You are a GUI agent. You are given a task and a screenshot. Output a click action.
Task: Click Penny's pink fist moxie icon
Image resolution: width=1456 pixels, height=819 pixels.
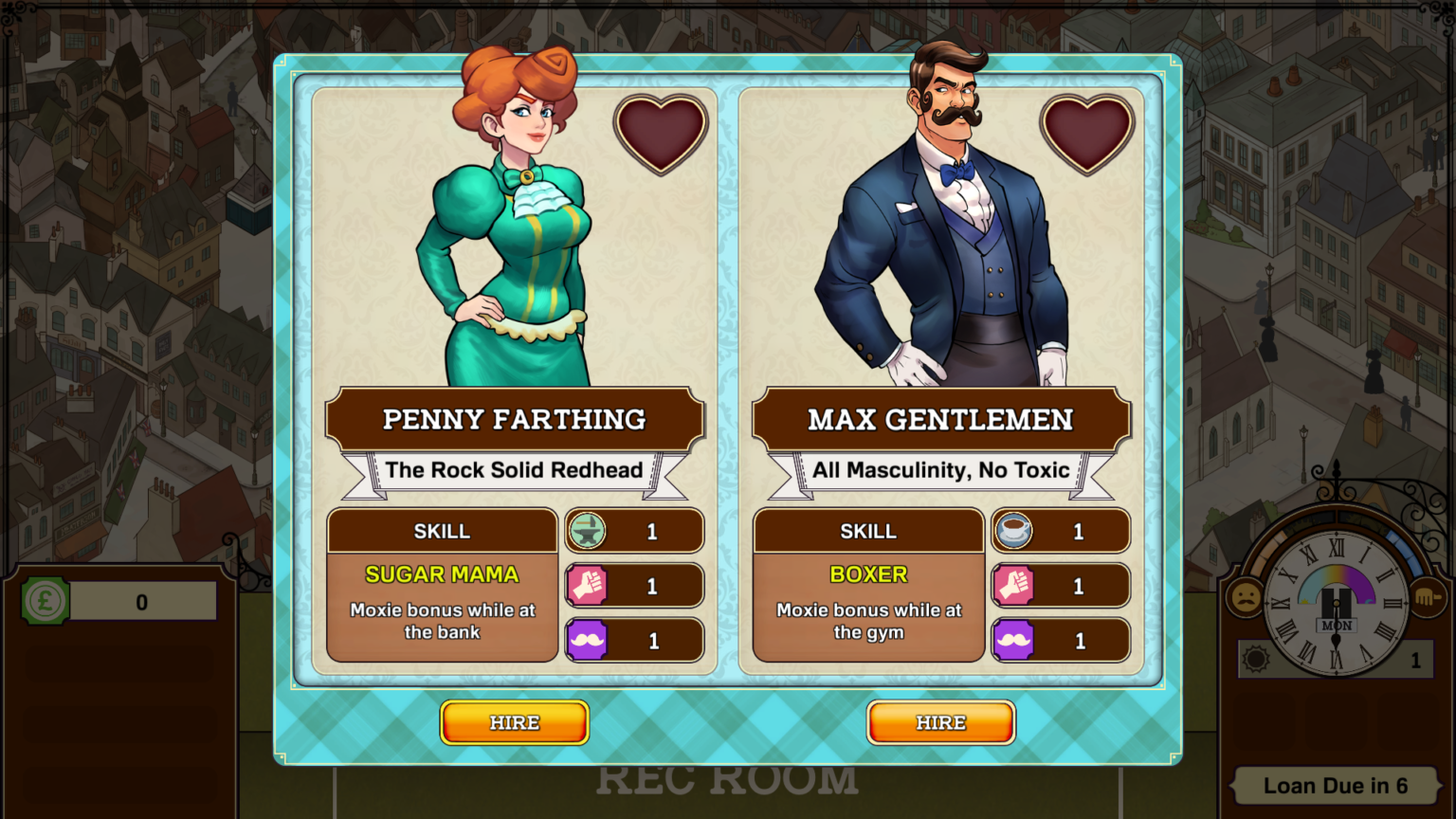[x=588, y=586]
